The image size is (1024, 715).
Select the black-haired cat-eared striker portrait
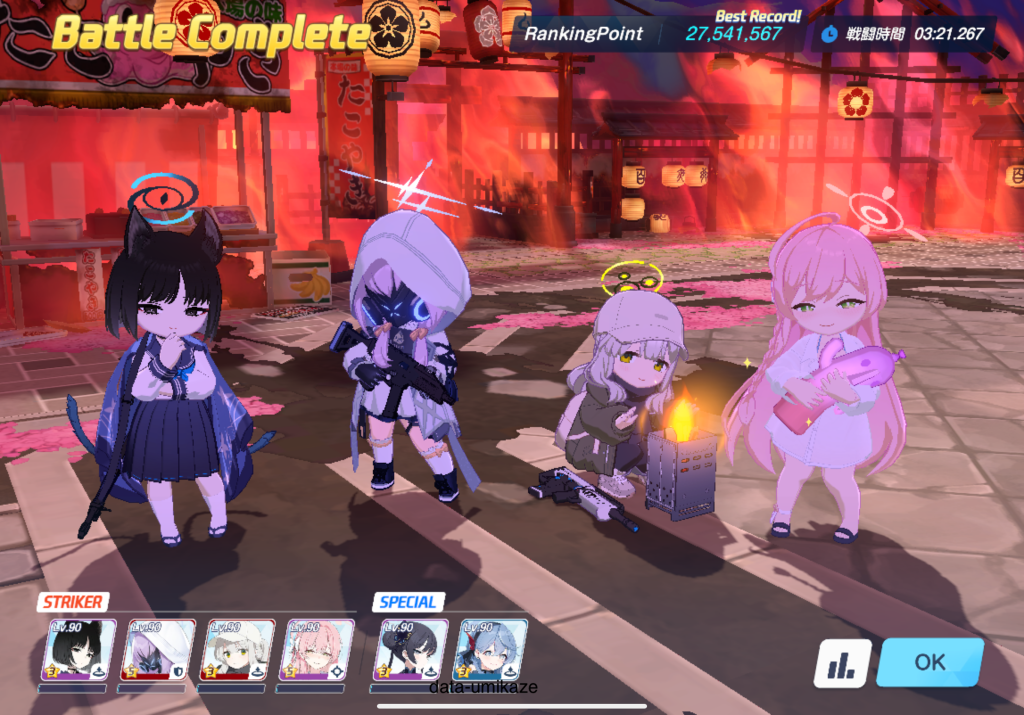point(79,651)
